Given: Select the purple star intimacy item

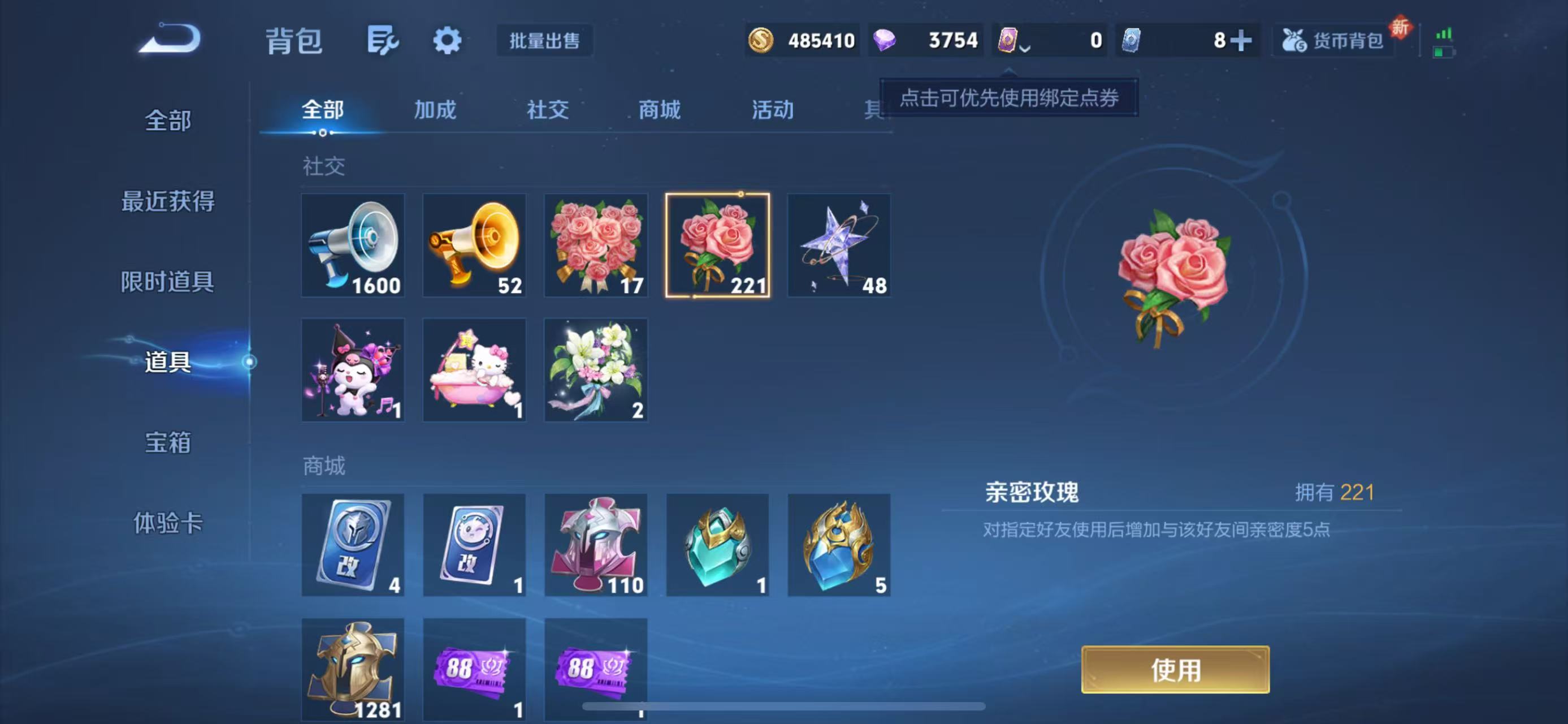Looking at the screenshot, I should click(x=838, y=245).
